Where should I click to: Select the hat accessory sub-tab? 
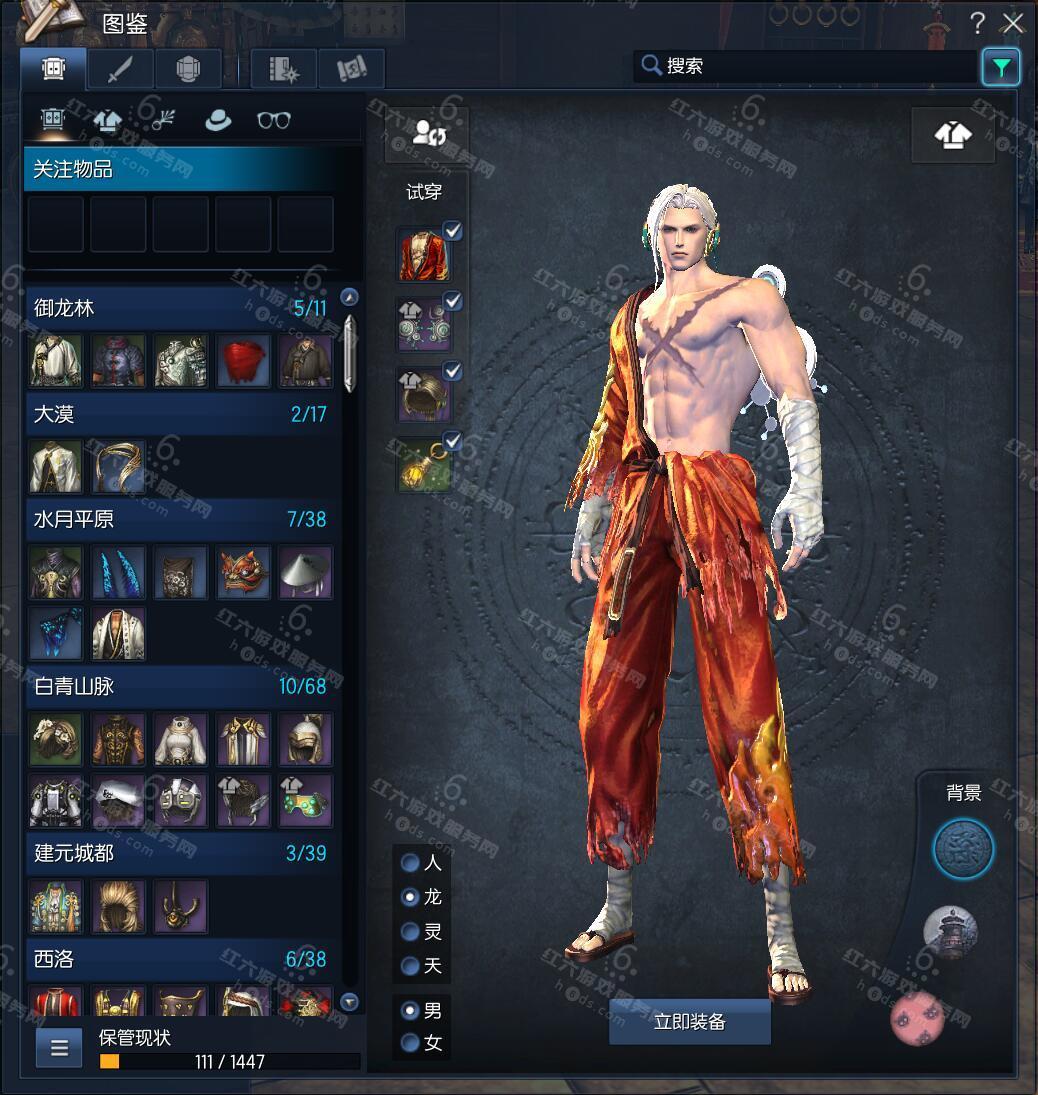point(218,120)
